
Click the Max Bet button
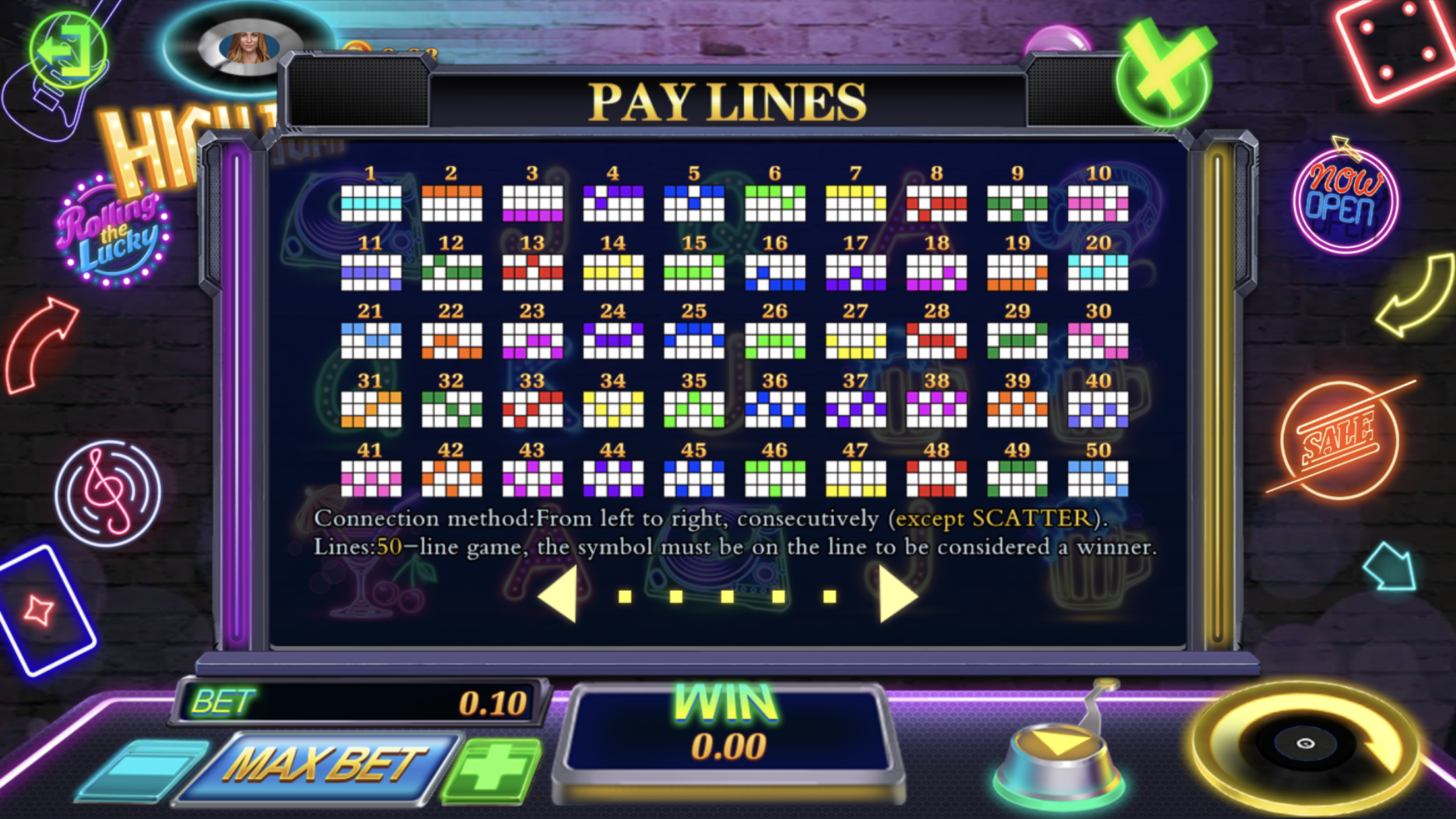pyautogui.click(x=323, y=766)
